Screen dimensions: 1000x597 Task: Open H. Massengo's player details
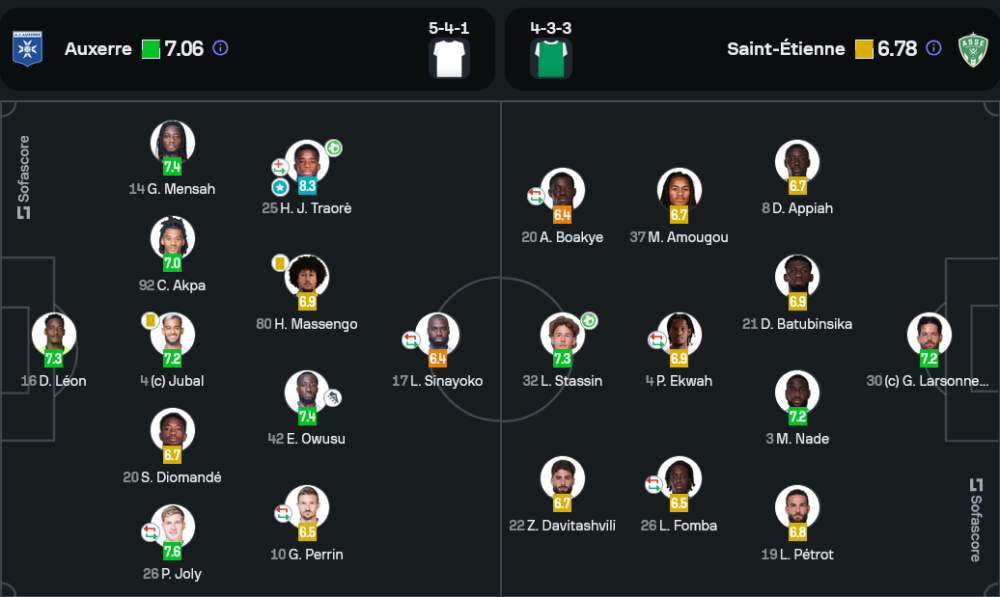tap(307, 278)
